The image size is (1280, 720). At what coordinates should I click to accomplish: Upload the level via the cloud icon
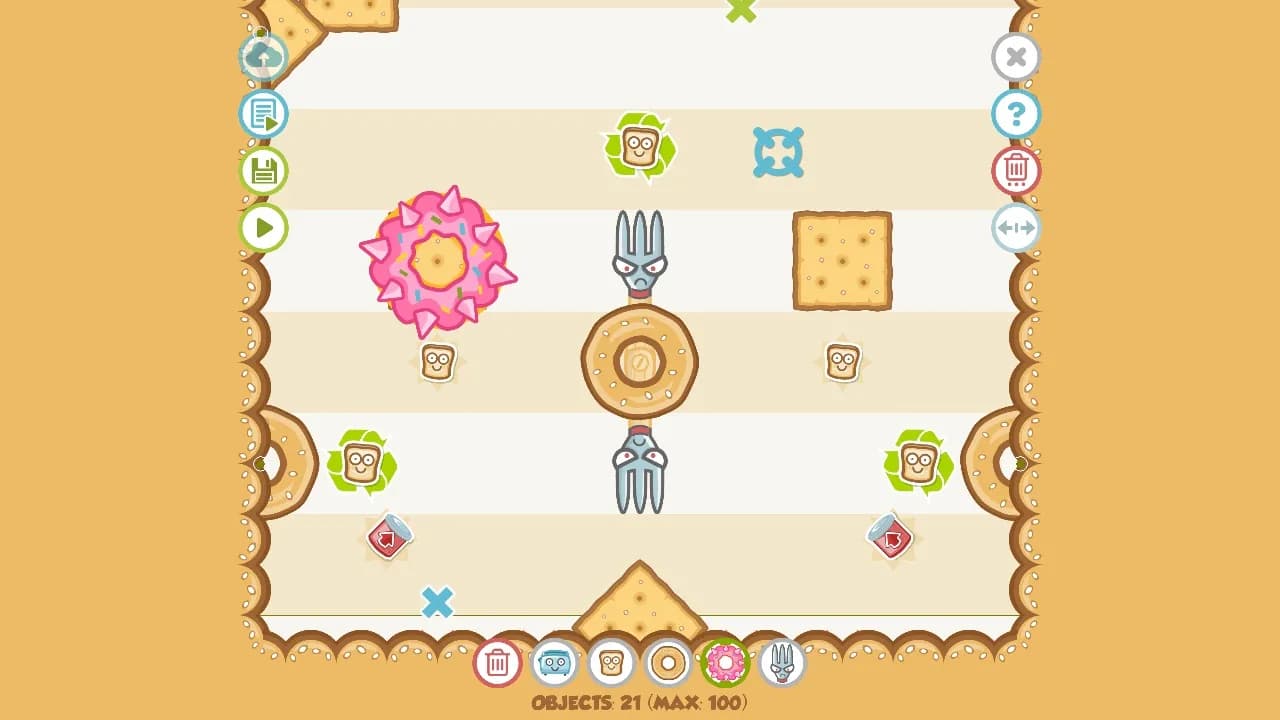(x=263, y=57)
